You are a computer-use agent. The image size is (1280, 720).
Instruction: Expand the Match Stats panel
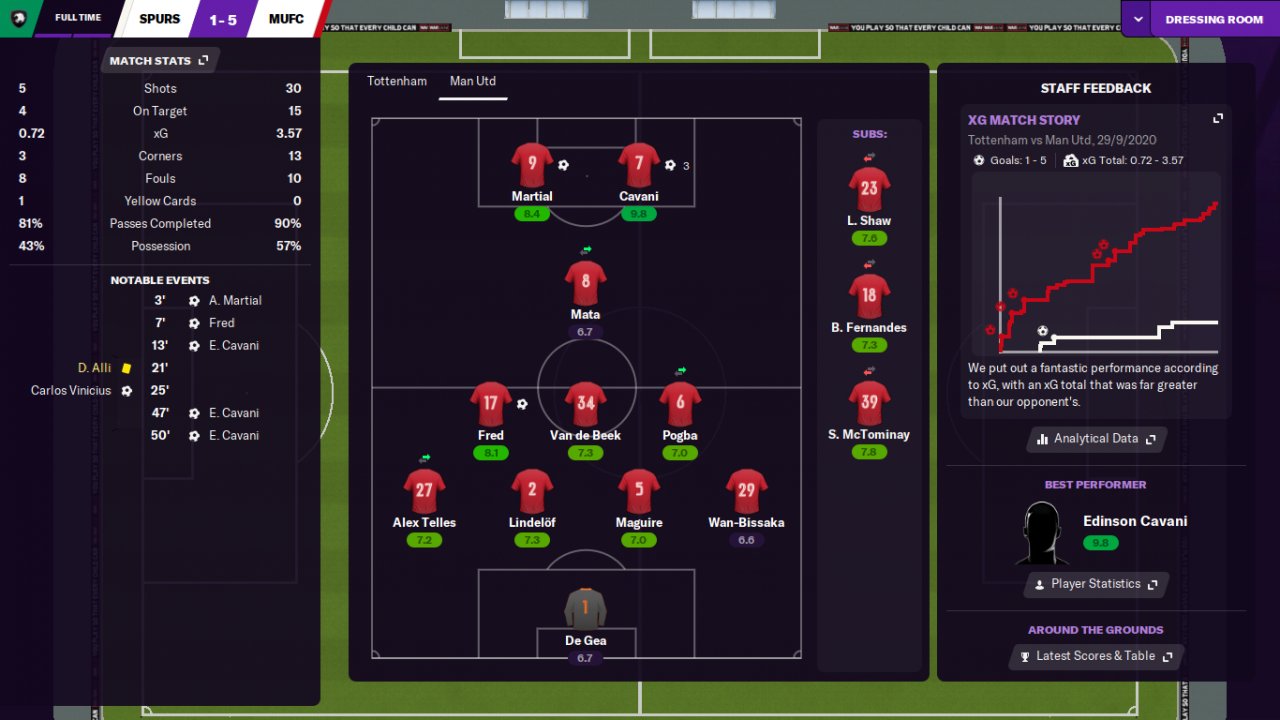pos(203,61)
